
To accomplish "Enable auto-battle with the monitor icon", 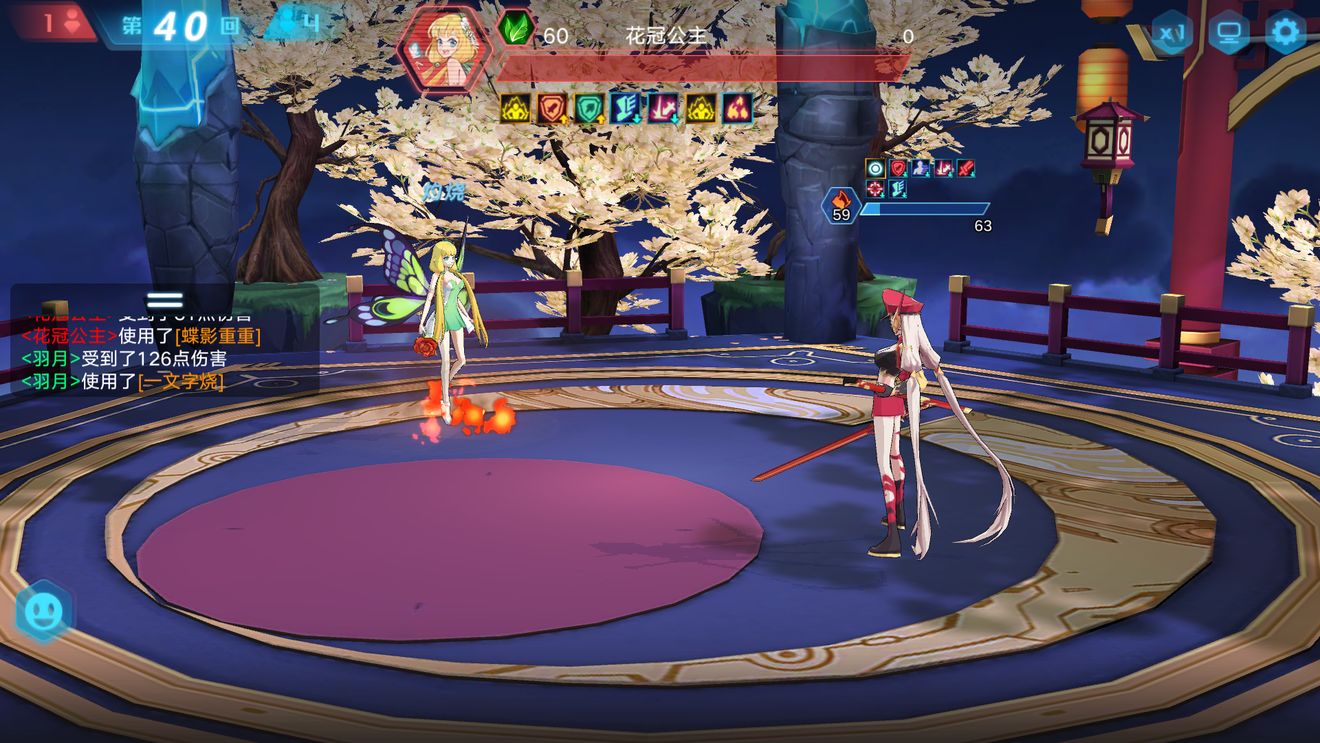I will click(x=1228, y=32).
